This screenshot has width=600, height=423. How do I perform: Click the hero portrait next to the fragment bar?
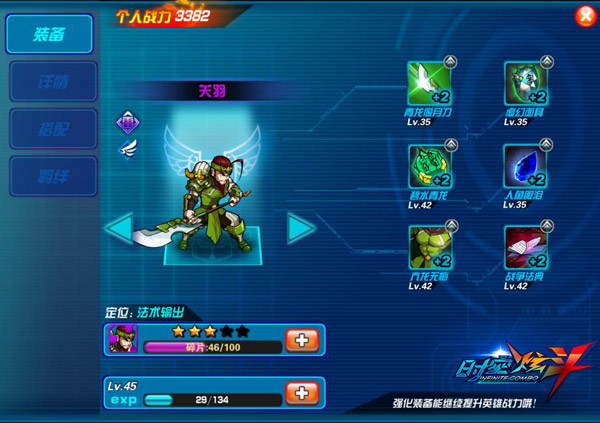tap(123, 339)
